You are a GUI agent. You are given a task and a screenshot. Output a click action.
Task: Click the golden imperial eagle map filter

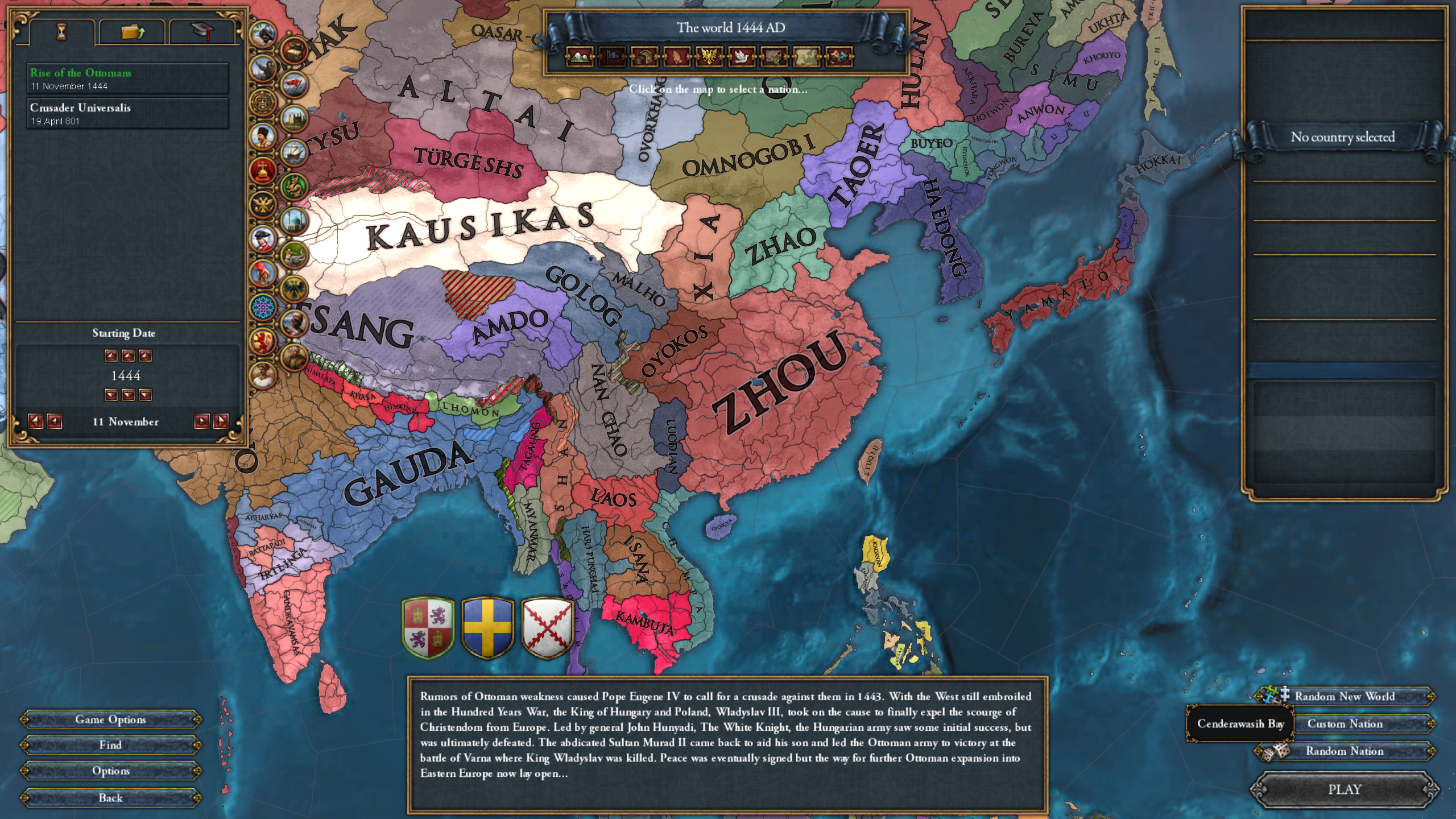(x=710, y=57)
